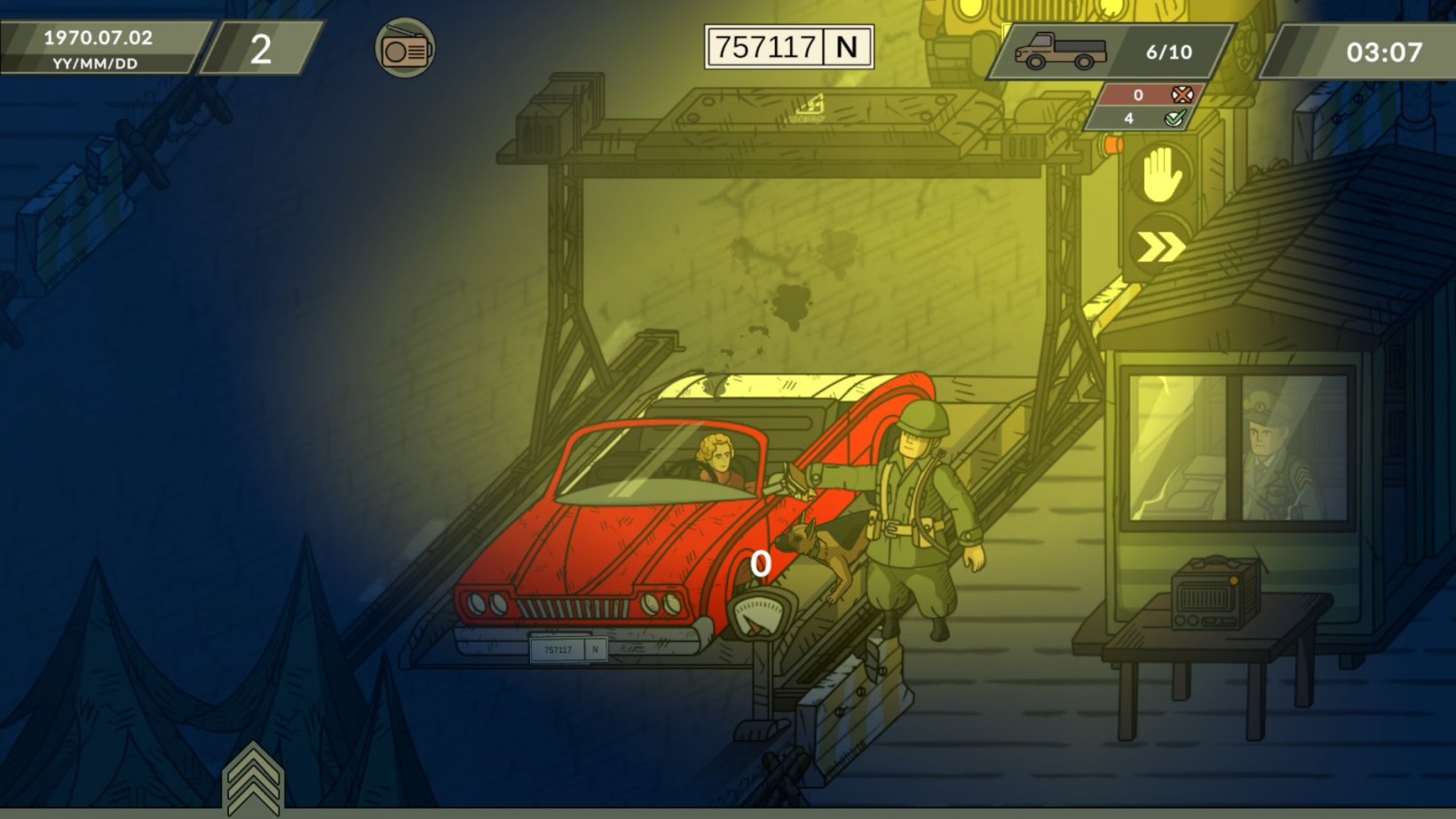1456x819 pixels.
Task: Select the day counter showing 2
Action: [258, 52]
